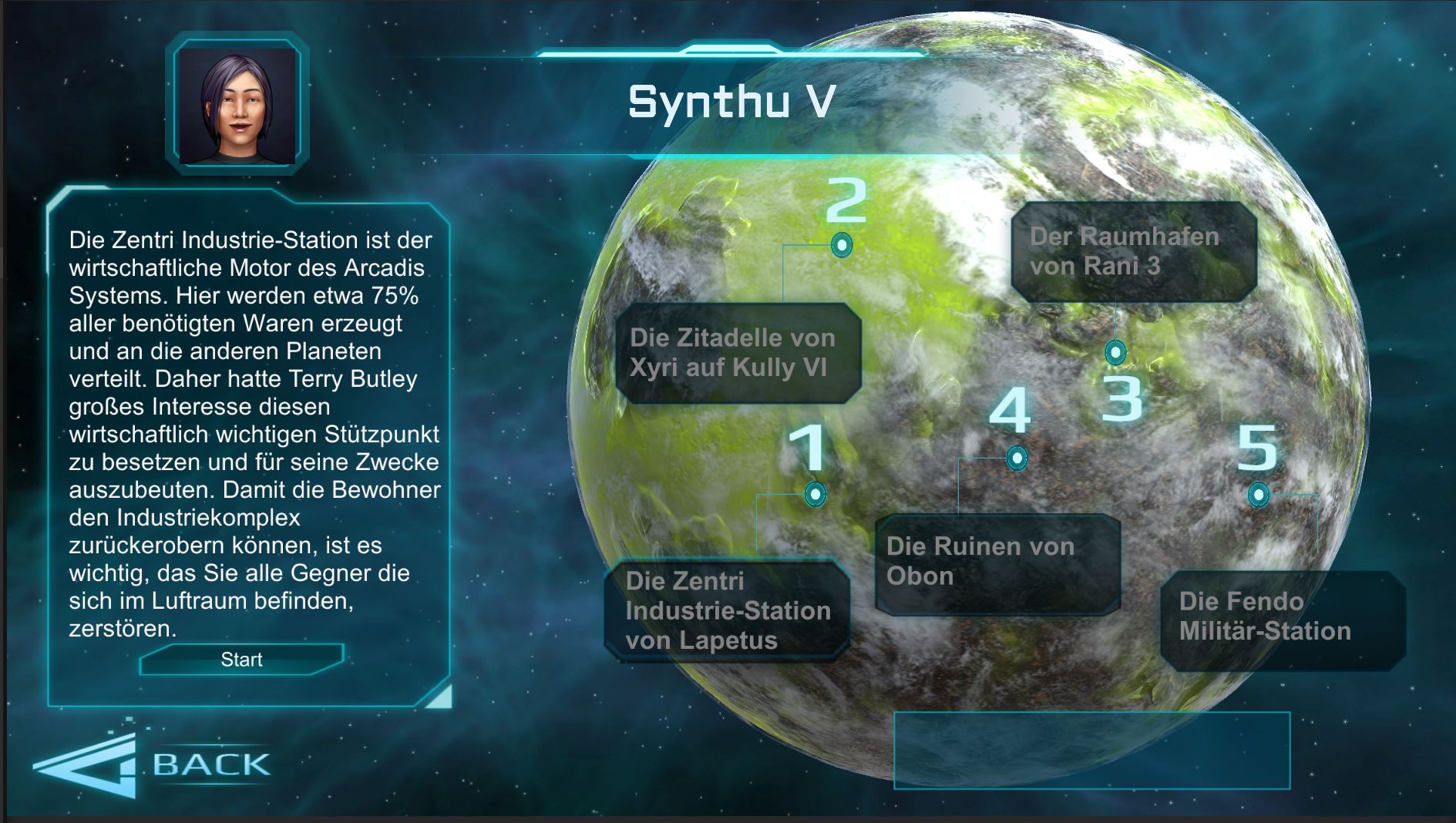Click the mission 5 map marker

tap(1258, 494)
